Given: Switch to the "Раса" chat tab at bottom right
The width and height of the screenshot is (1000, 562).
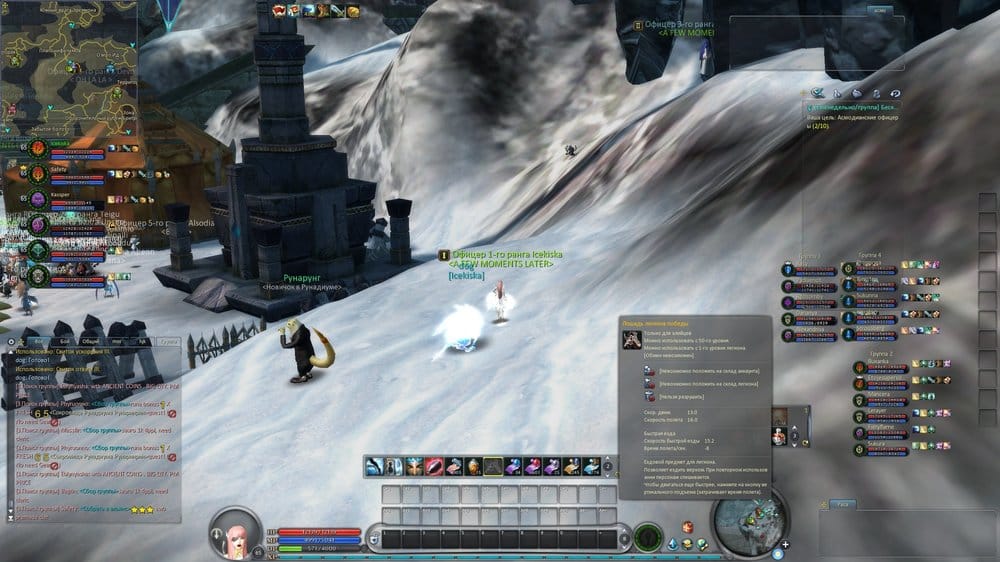Looking at the screenshot, I should 845,504.
